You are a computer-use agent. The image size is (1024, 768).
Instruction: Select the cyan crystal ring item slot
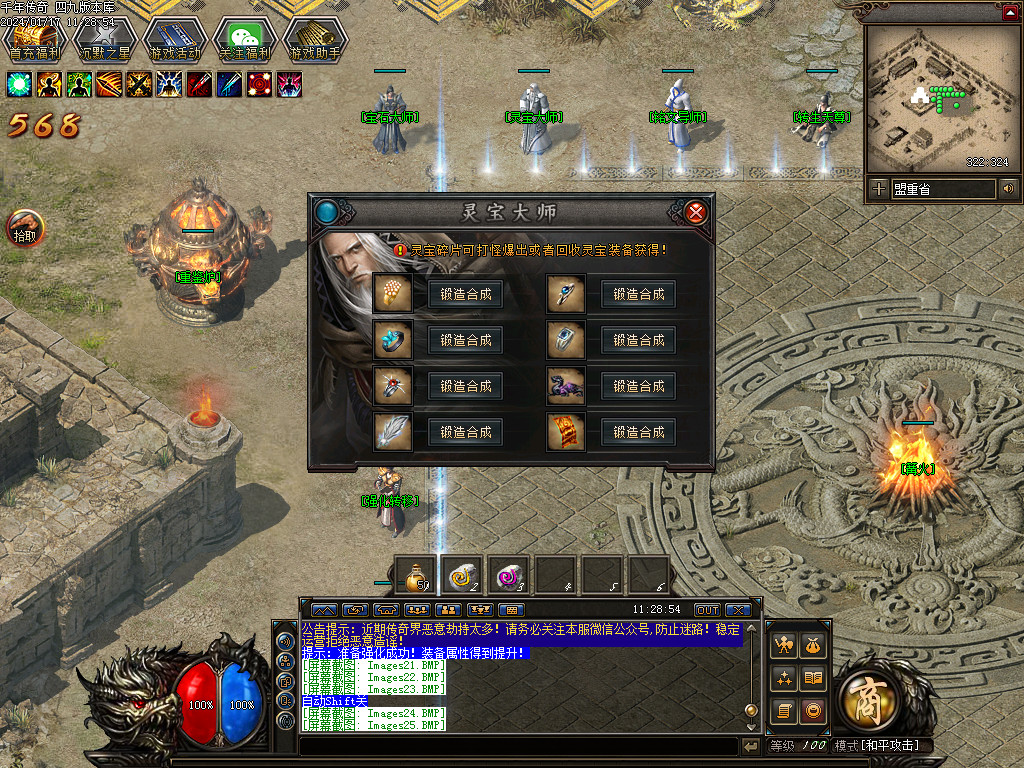point(390,340)
